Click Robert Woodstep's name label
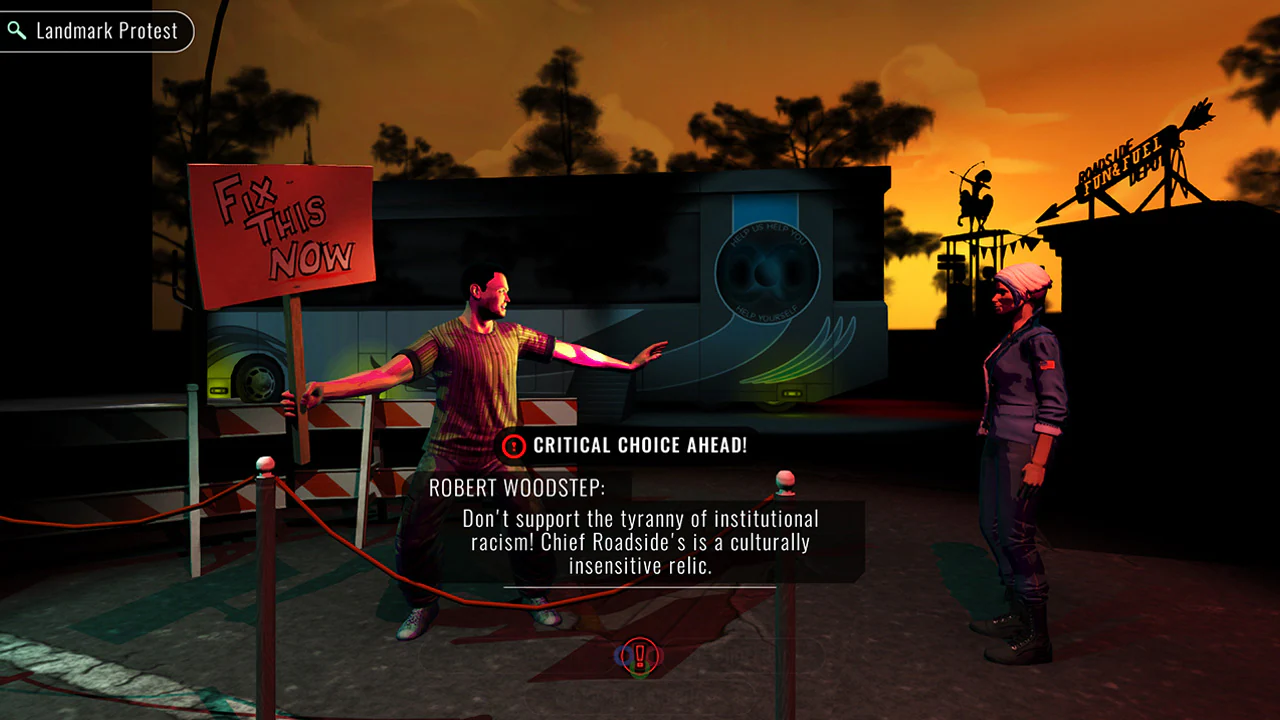Viewport: 1280px width, 720px height. tap(514, 488)
